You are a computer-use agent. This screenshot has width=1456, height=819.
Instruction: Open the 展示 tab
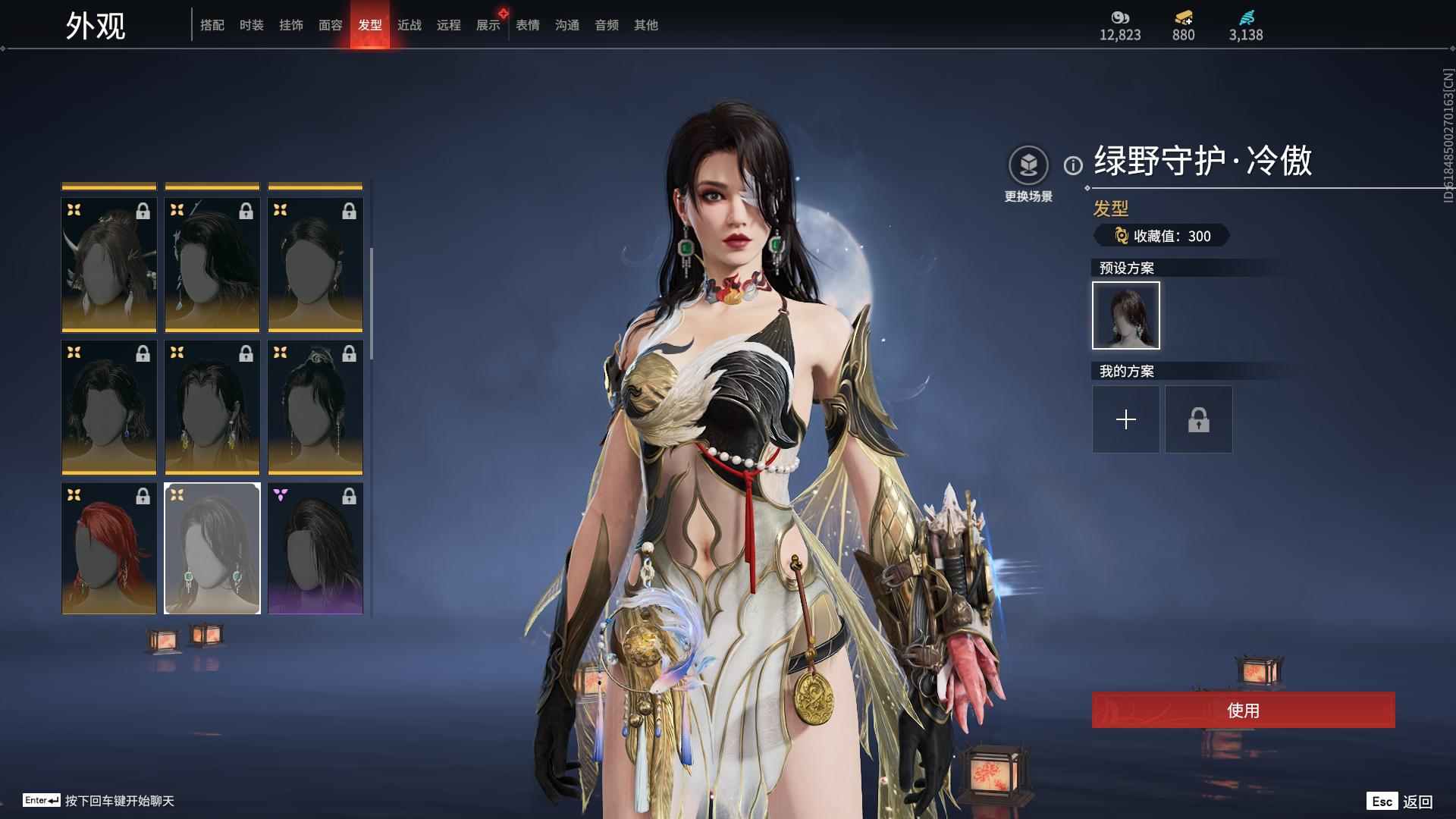488,25
